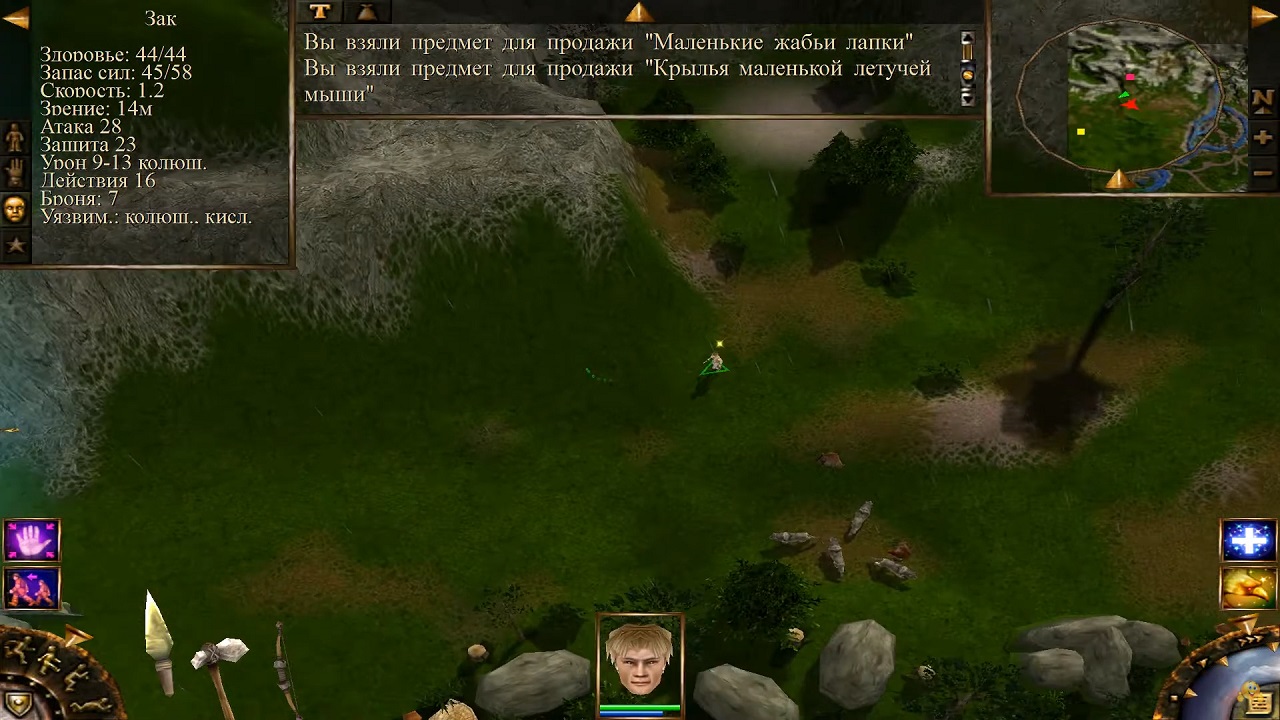Use the golden bird head spell icon
Screen dimensions: 1280x720
coord(1248,588)
